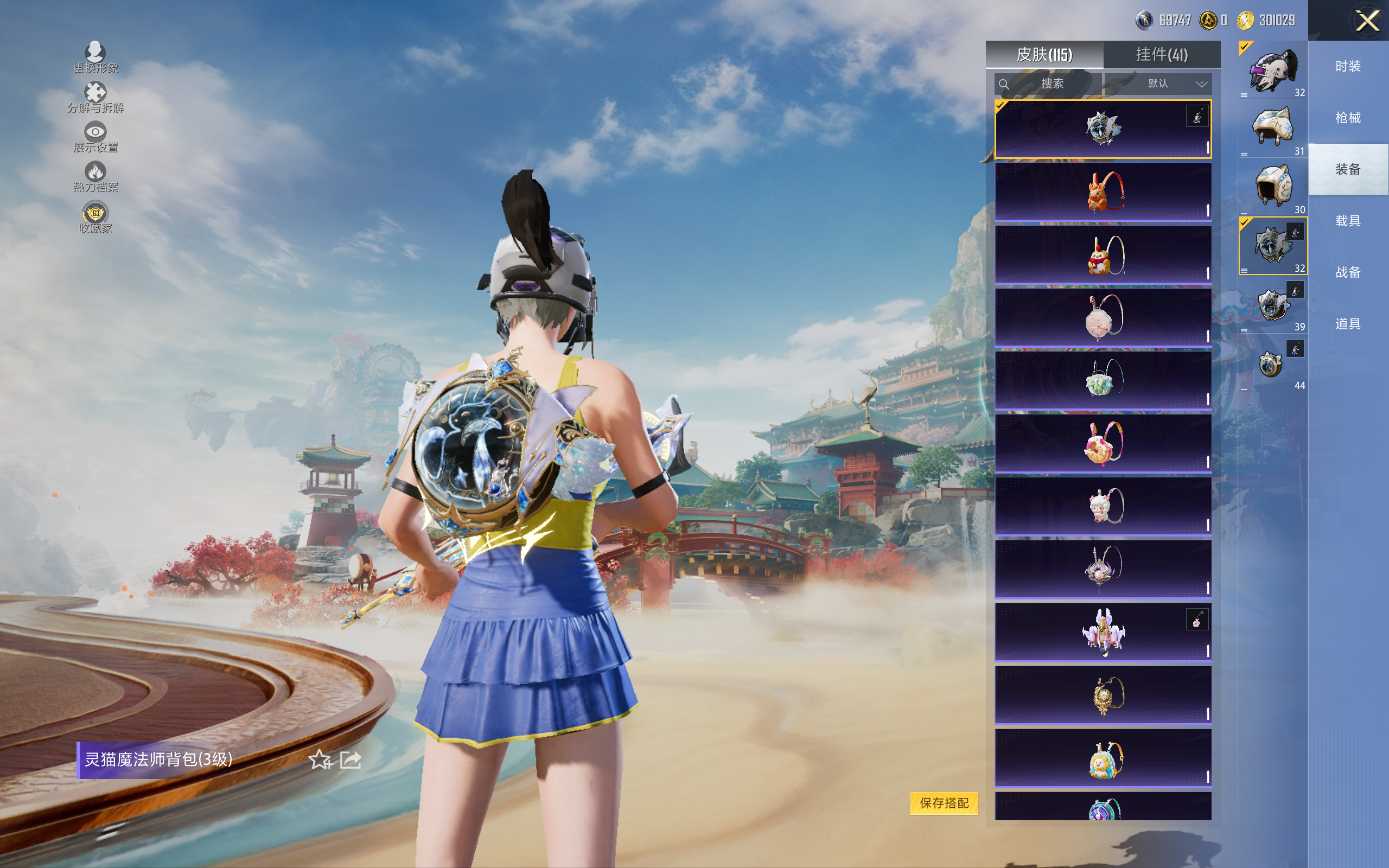
Task: Open the 挂件(41) pendants tab
Action: point(1162,55)
